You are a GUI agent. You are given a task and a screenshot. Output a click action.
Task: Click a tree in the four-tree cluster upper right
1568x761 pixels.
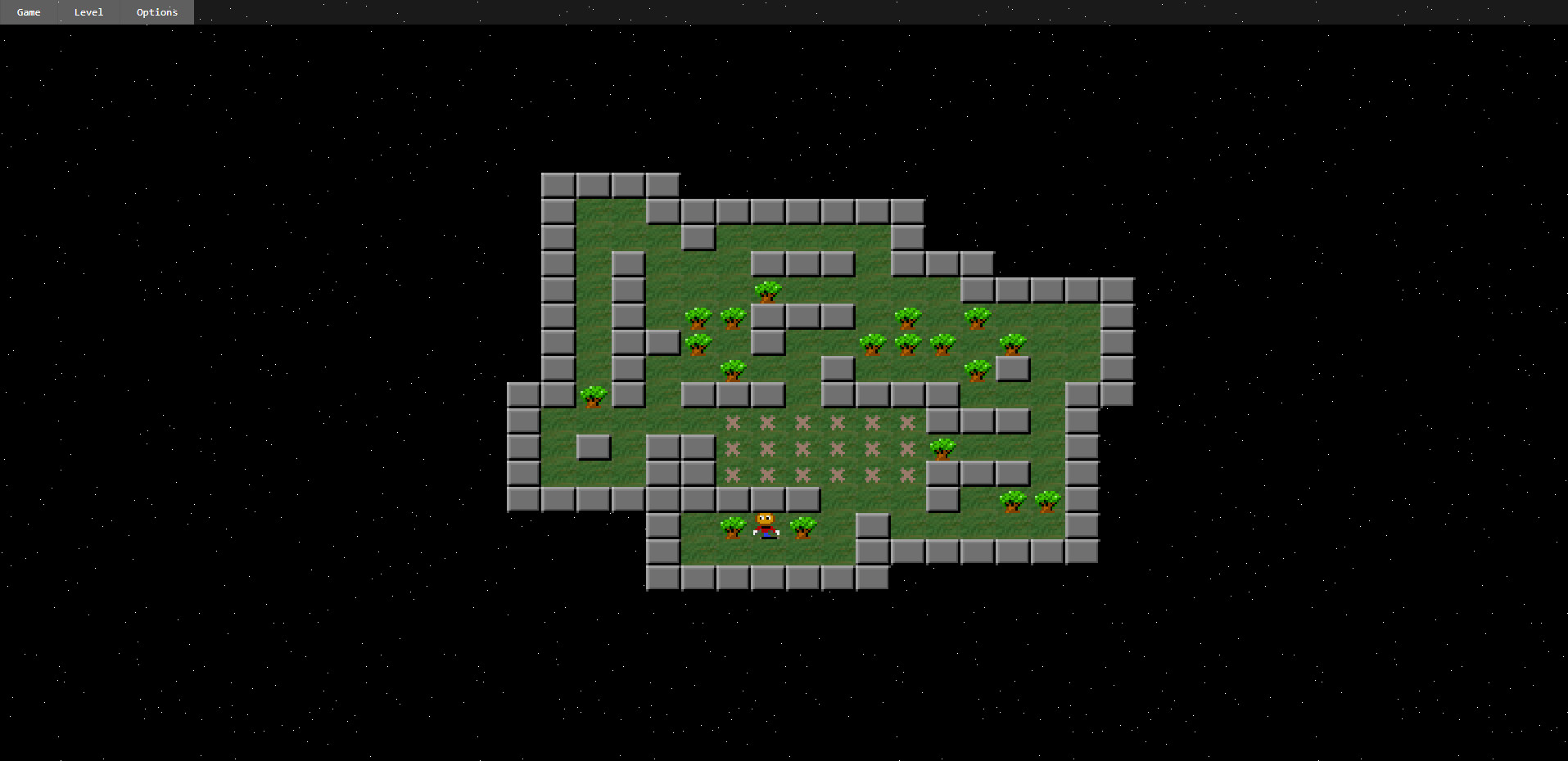[907, 344]
